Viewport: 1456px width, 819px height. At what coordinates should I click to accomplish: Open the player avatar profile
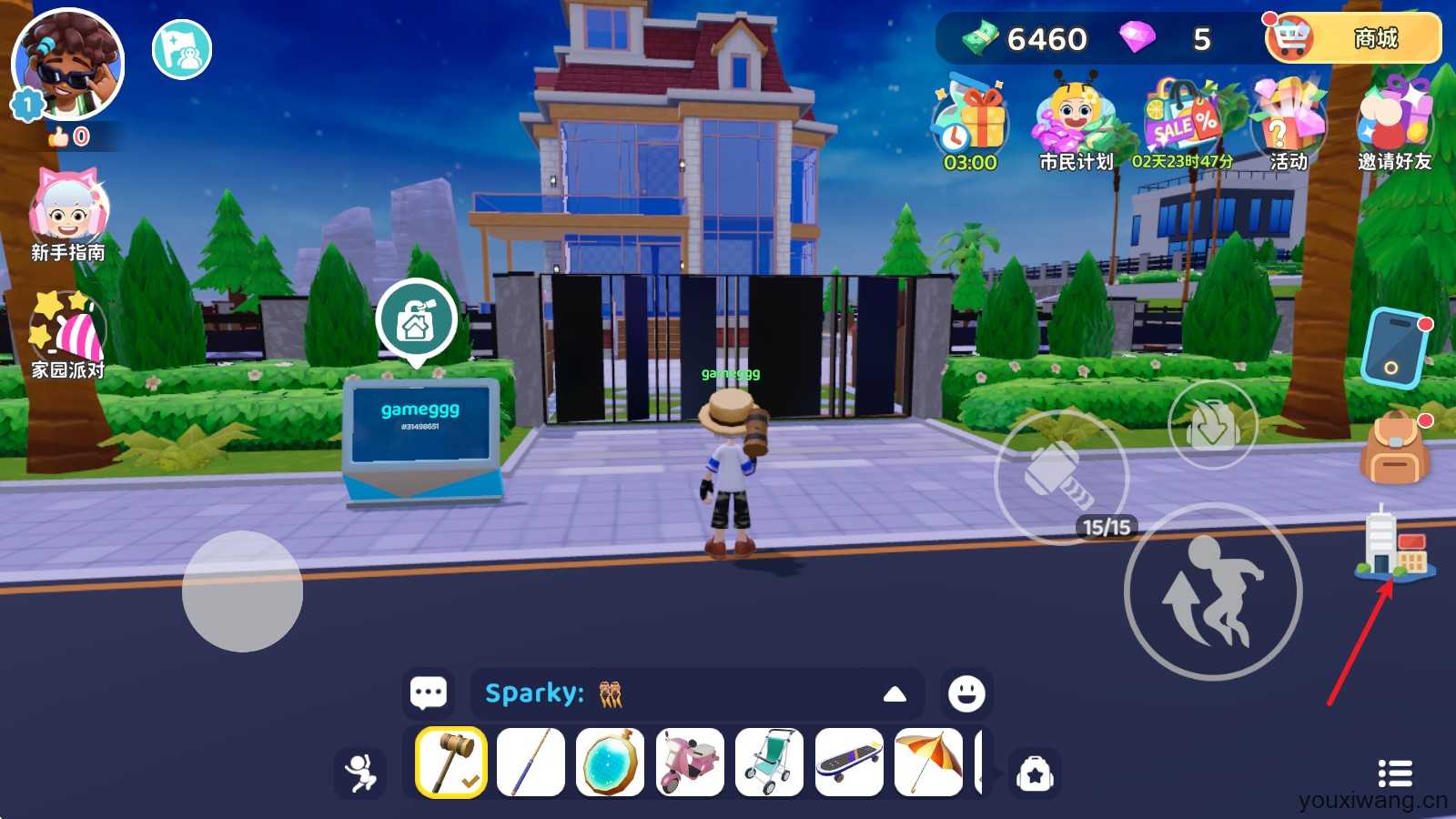coord(68,66)
